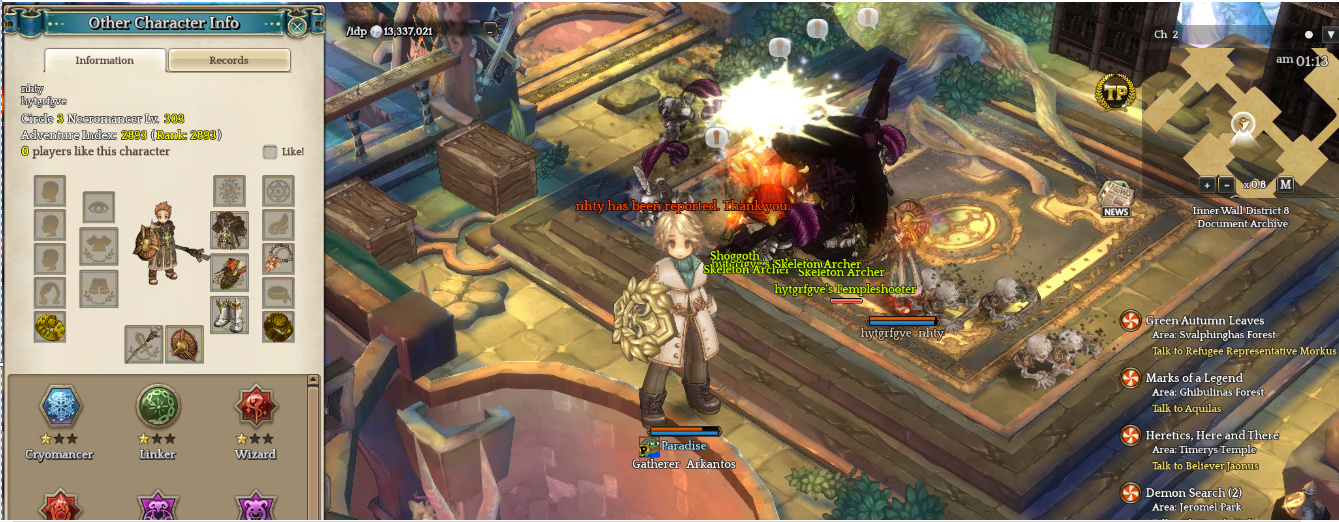Inspect the equipped round shield slot
This screenshot has width=1339, height=522.
pos(184,345)
